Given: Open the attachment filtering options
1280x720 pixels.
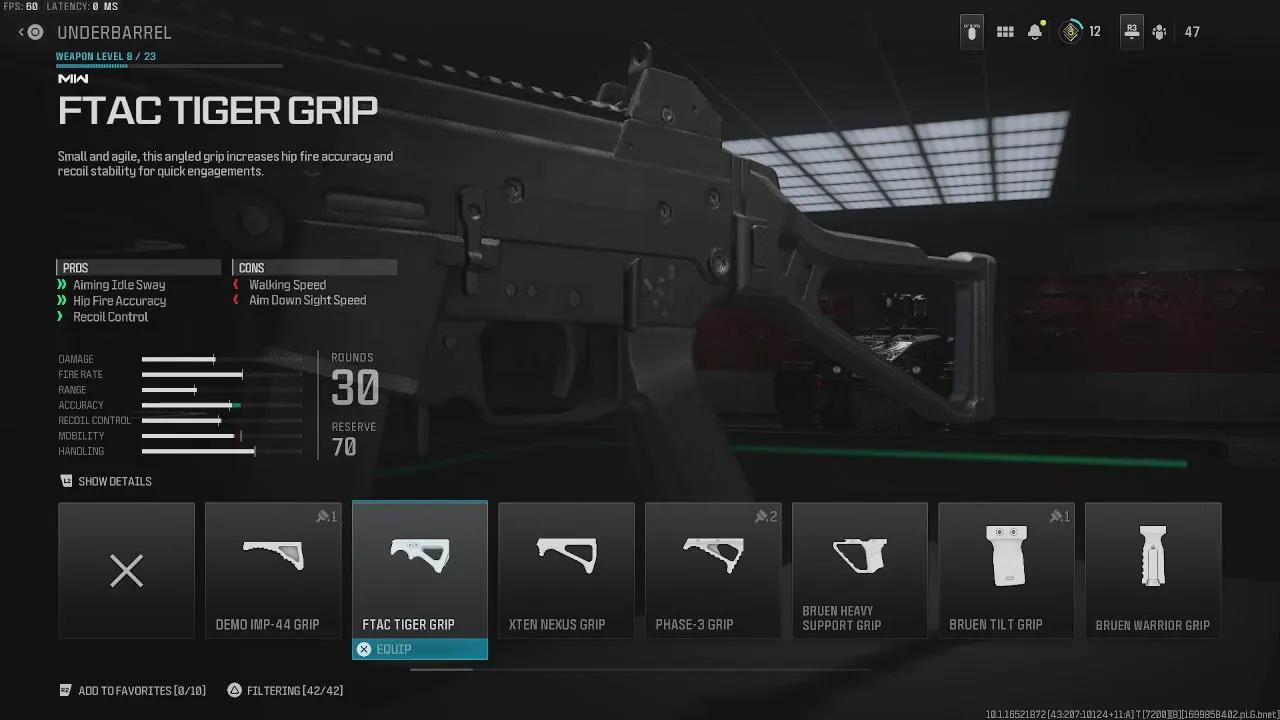Looking at the screenshot, I should pyautogui.click(x=286, y=691).
